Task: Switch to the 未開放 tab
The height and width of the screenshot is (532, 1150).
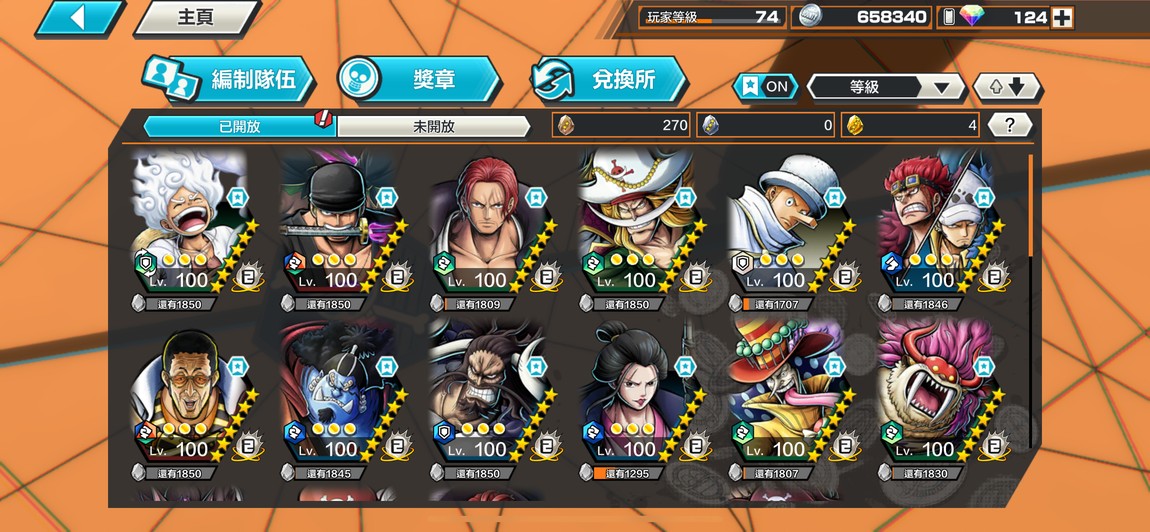Action: 433,126
